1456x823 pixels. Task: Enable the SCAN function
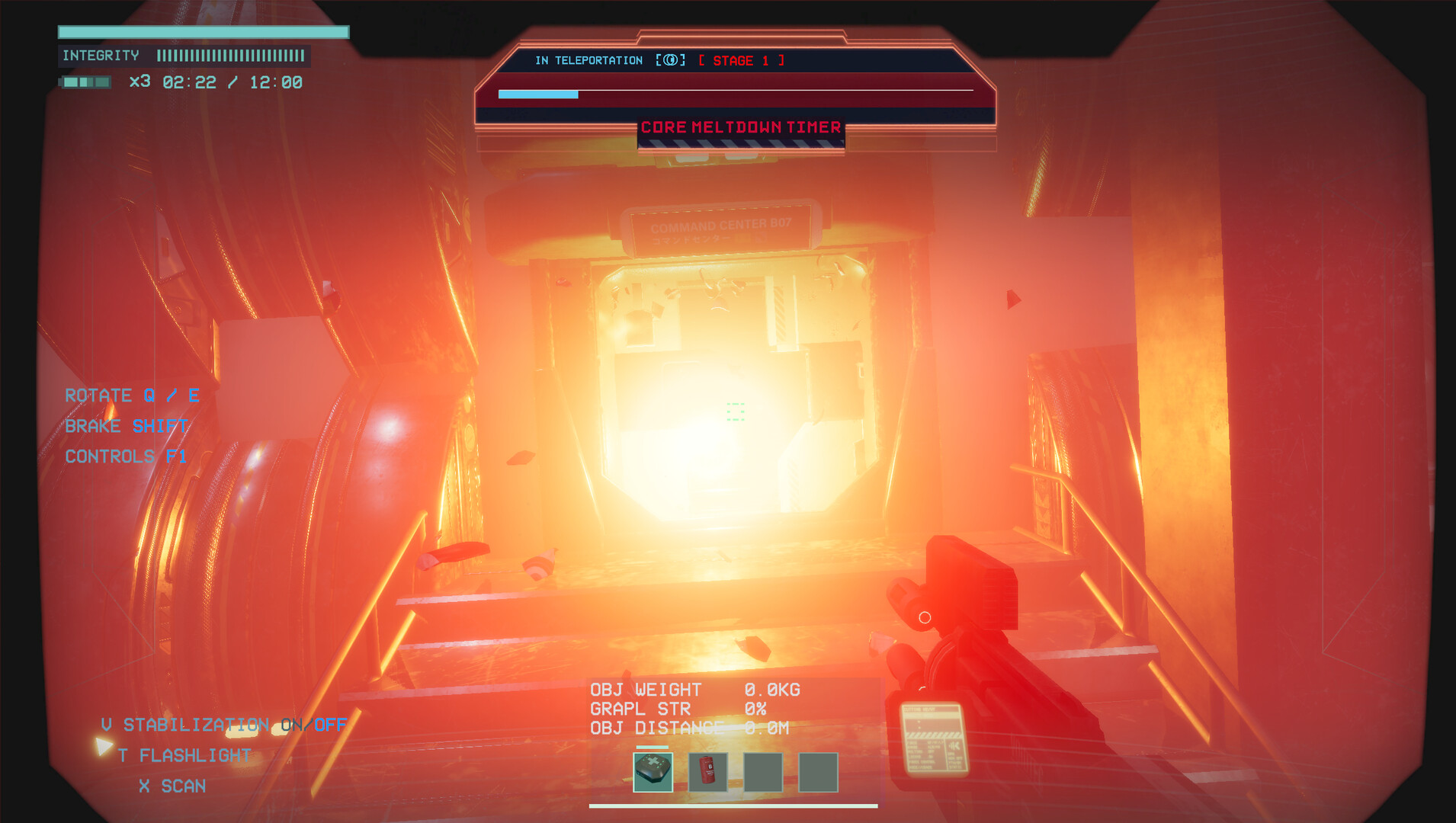[x=171, y=786]
